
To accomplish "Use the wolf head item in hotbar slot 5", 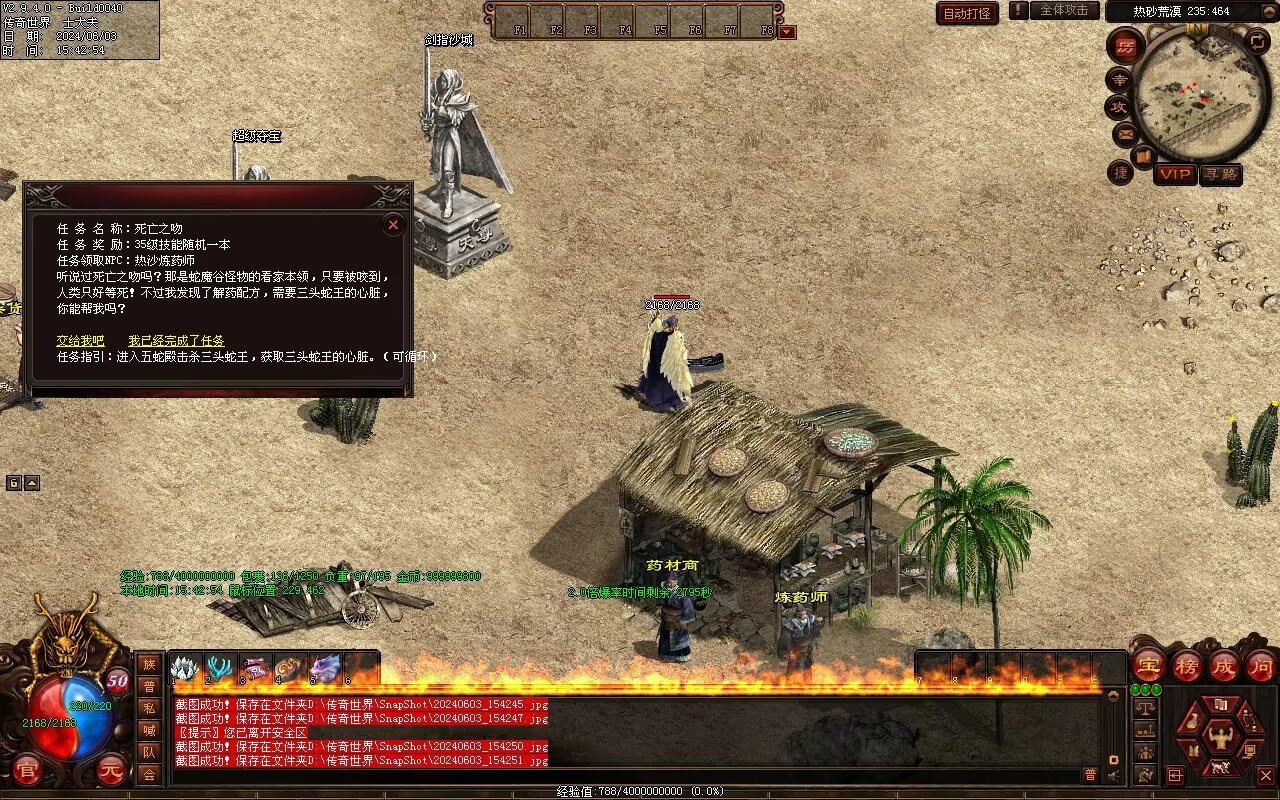I will coord(325,668).
